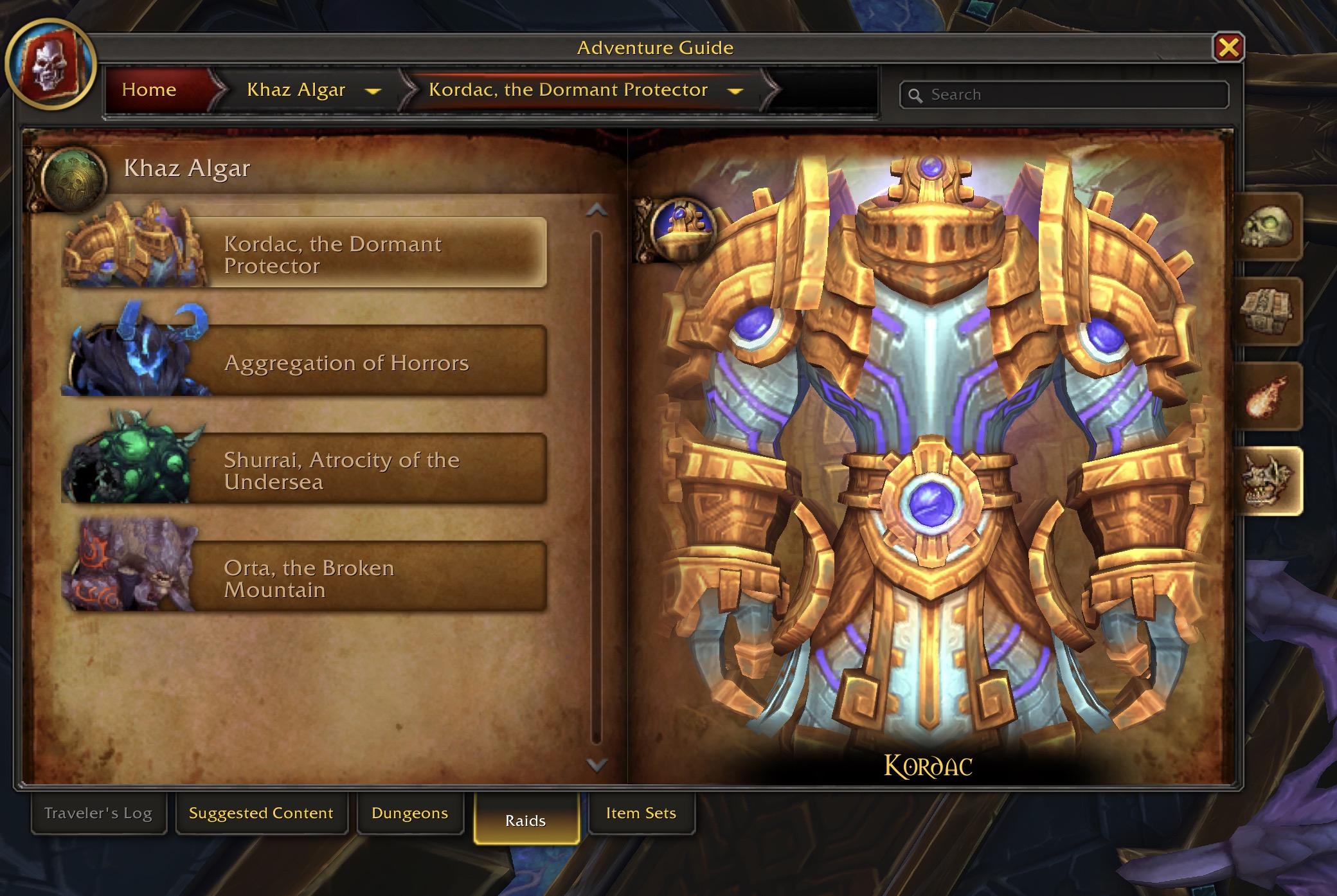
Task: Click the boss list scroll-down arrow
Action: tap(597, 765)
